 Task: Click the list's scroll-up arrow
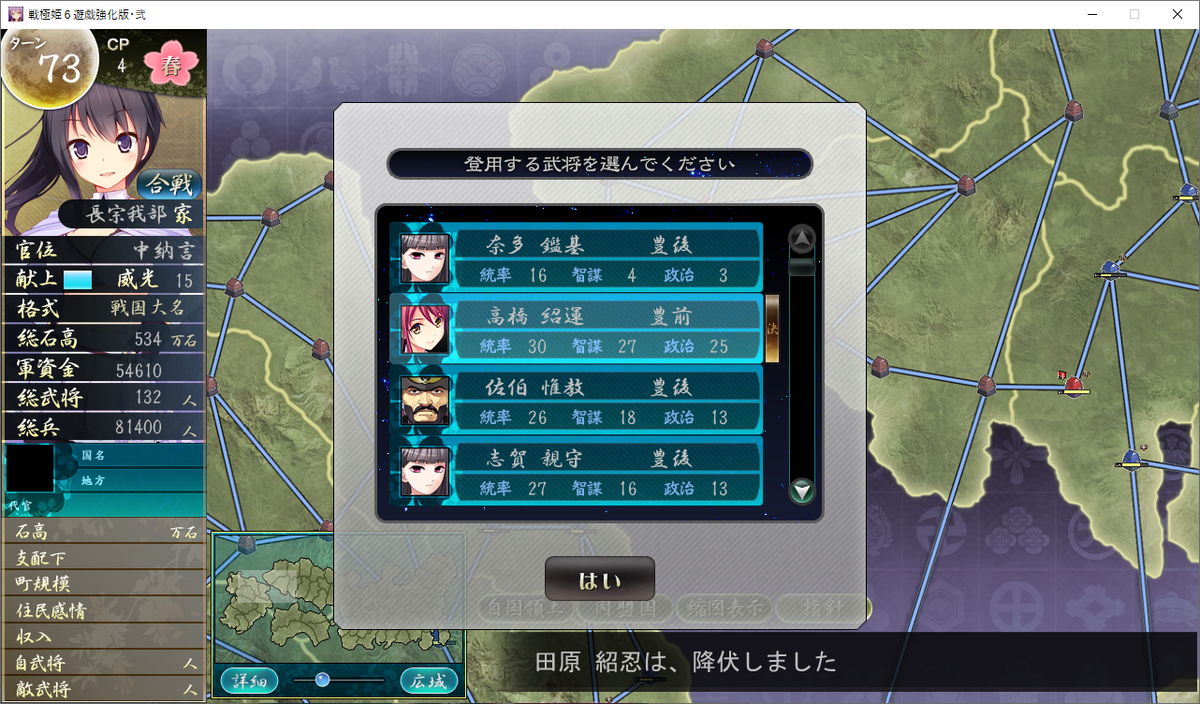pos(802,238)
